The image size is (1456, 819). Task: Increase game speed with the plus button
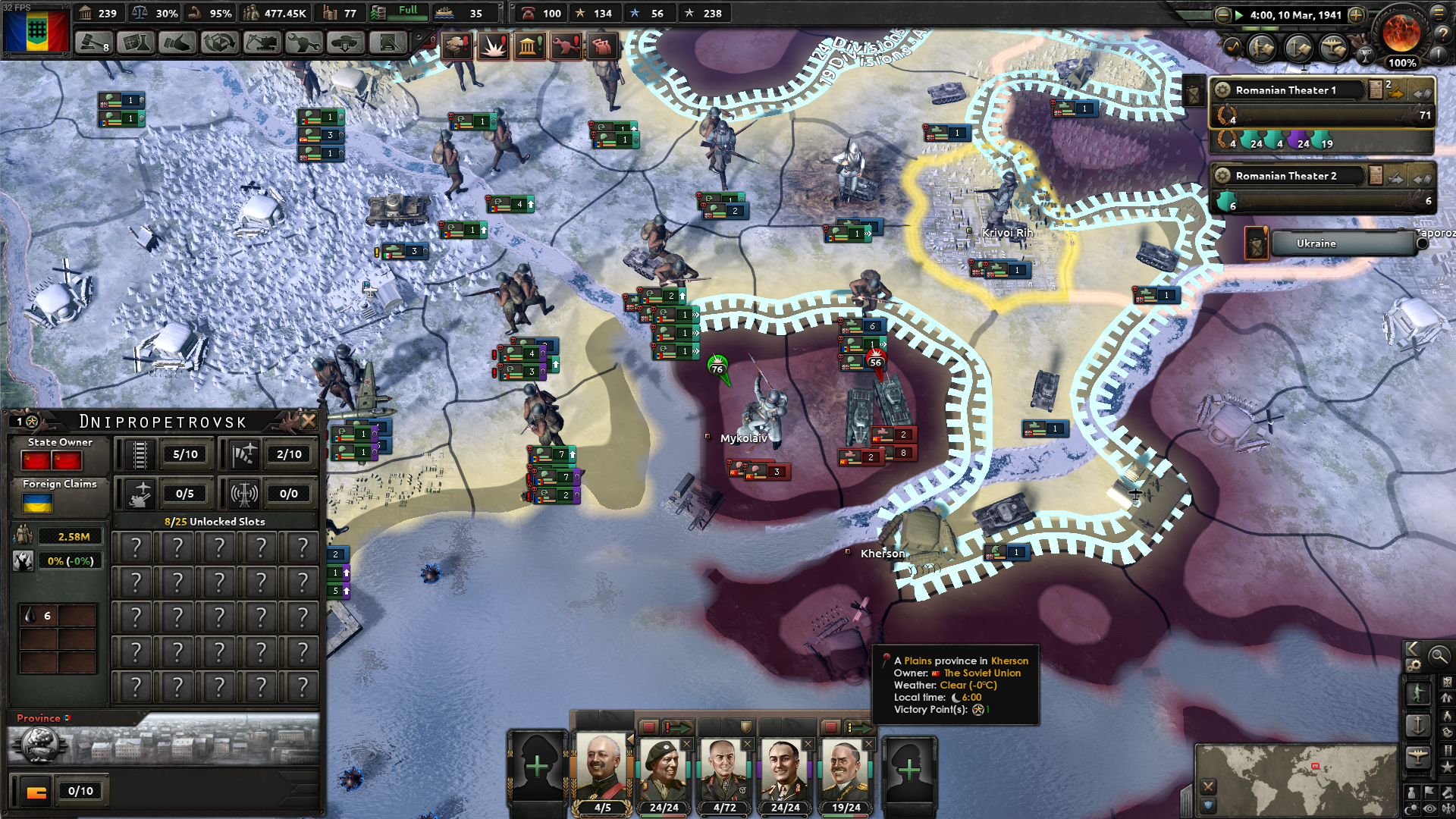(1356, 14)
